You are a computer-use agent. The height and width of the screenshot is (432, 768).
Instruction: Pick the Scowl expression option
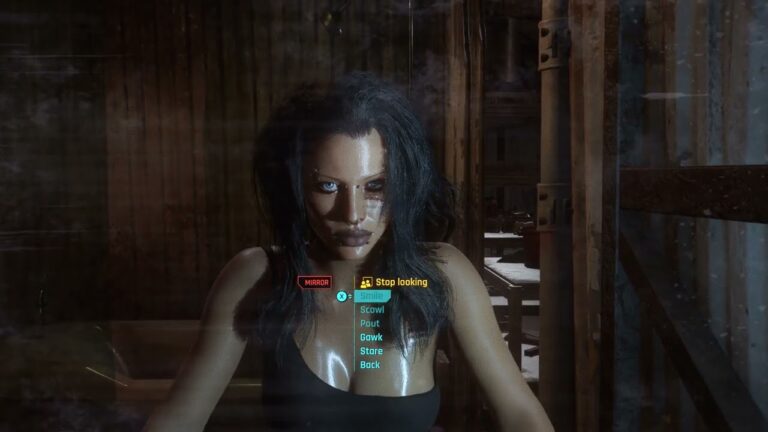[373, 310]
